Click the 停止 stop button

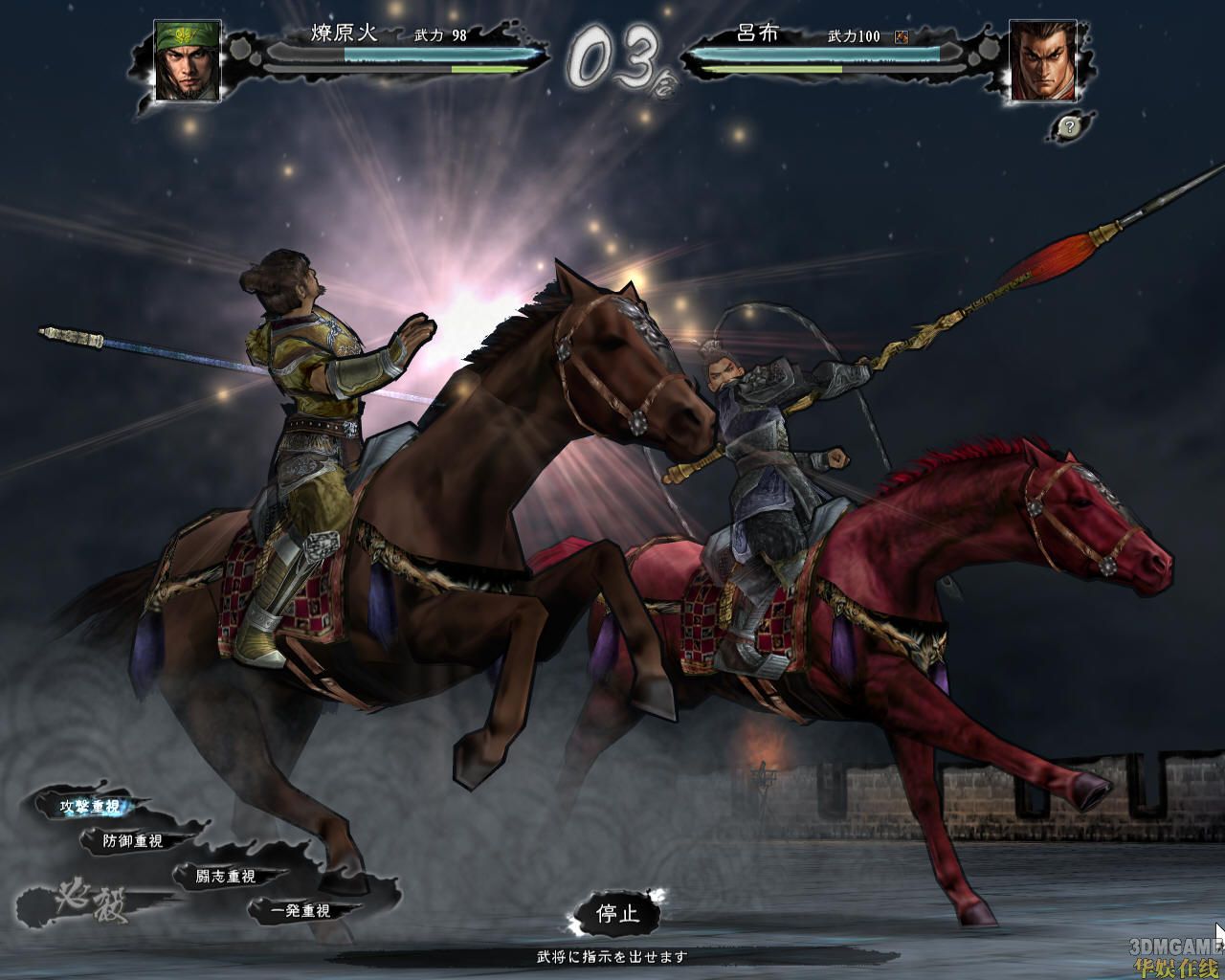(616, 913)
